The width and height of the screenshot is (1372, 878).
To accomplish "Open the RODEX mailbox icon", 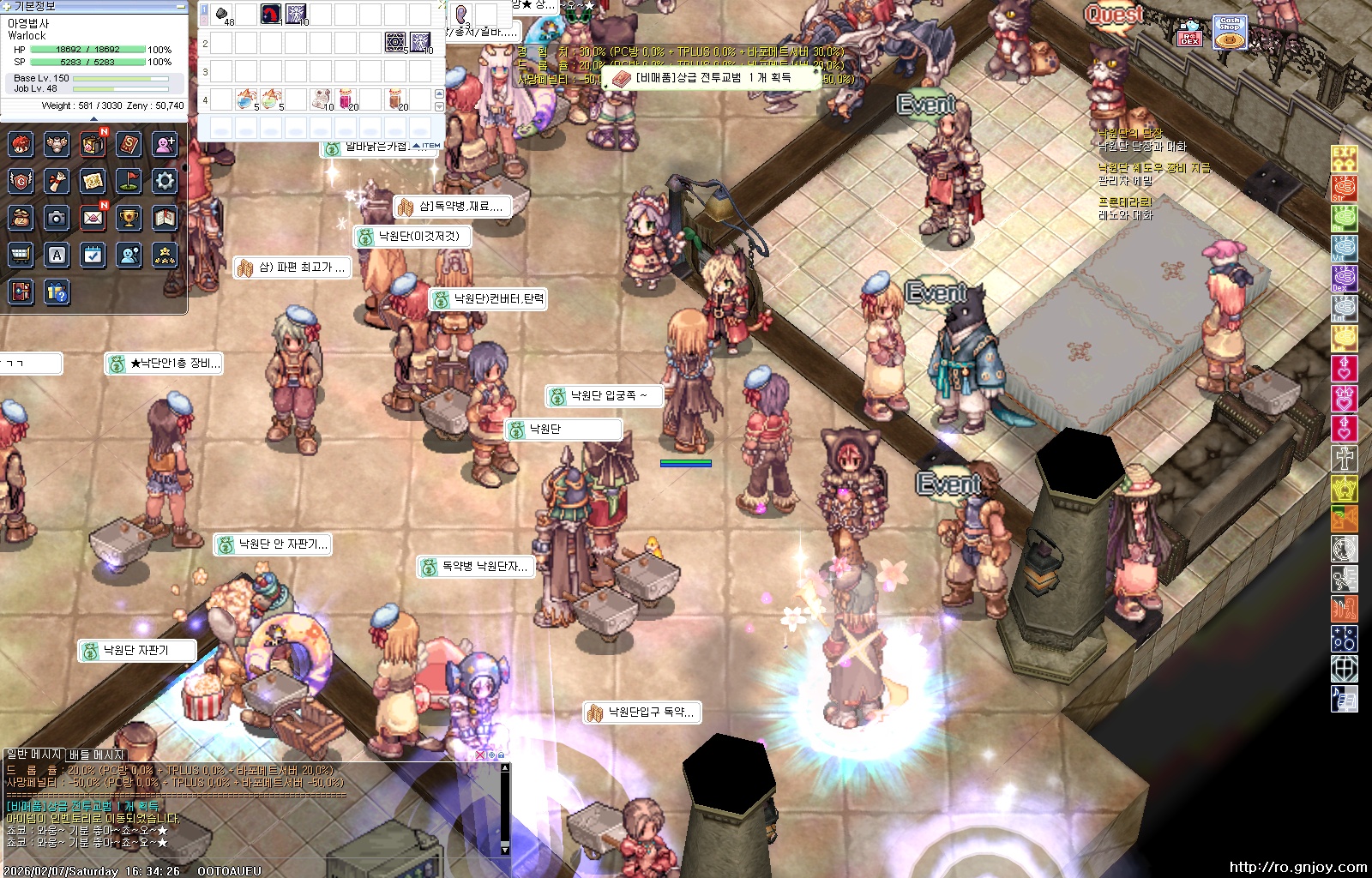I will pos(1189,33).
